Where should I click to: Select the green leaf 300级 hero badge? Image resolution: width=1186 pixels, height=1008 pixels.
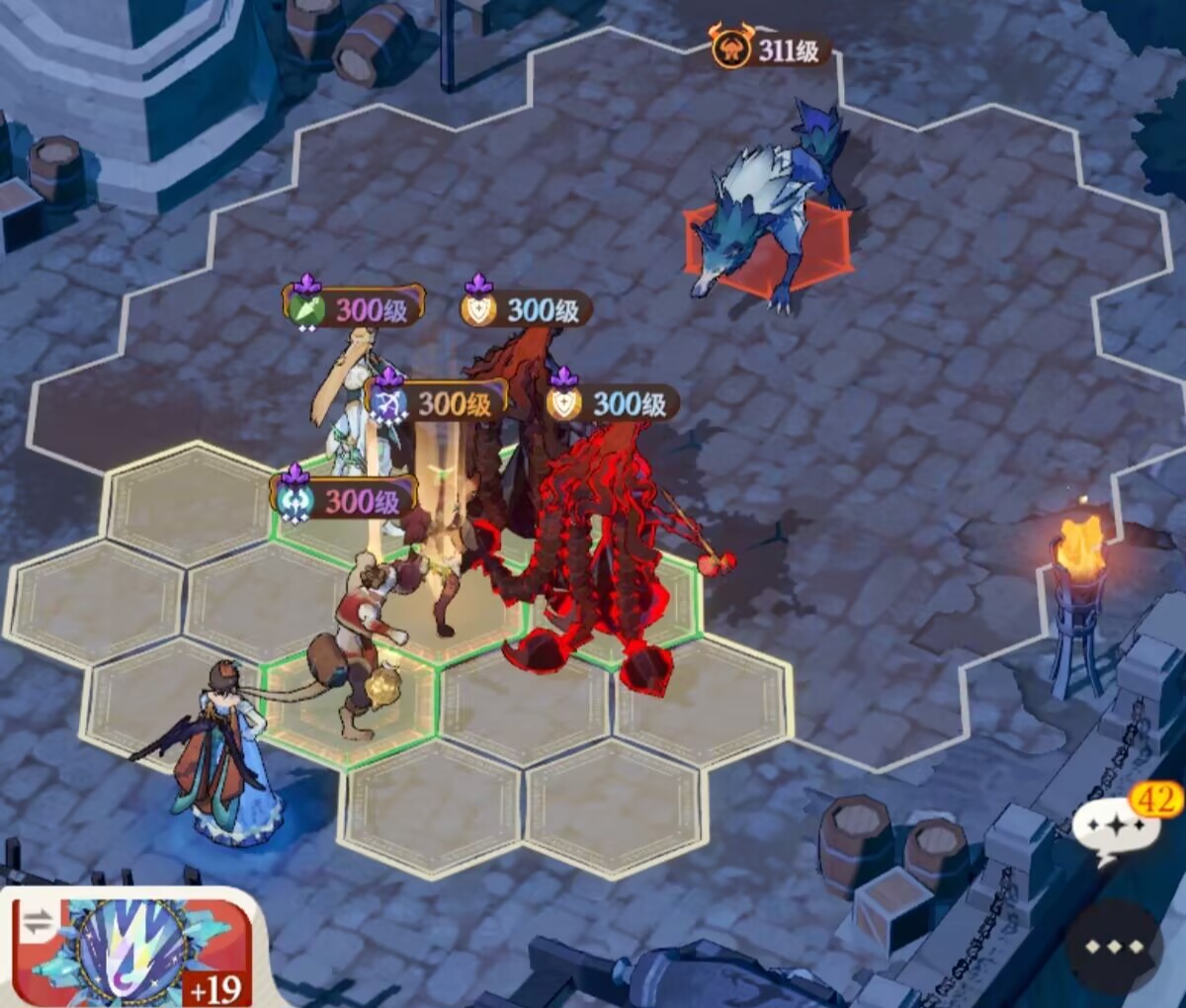(354, 308)
